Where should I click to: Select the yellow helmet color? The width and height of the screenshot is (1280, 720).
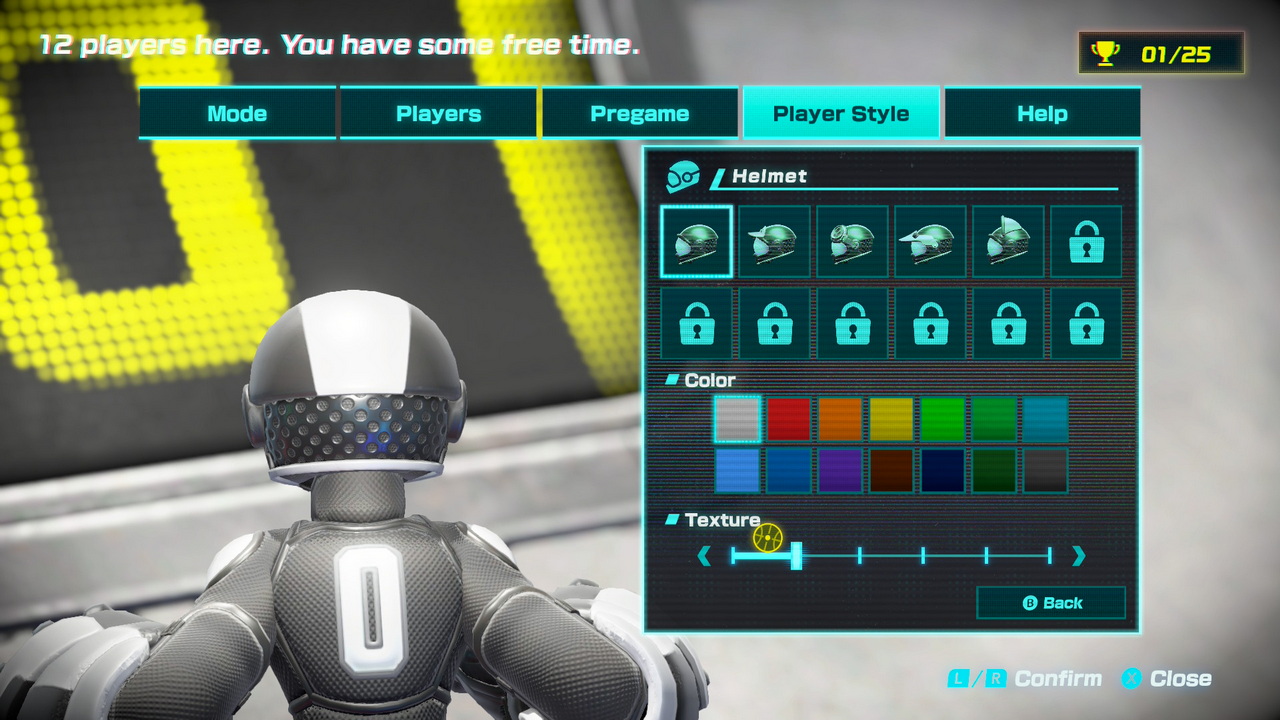pos(891,419)
